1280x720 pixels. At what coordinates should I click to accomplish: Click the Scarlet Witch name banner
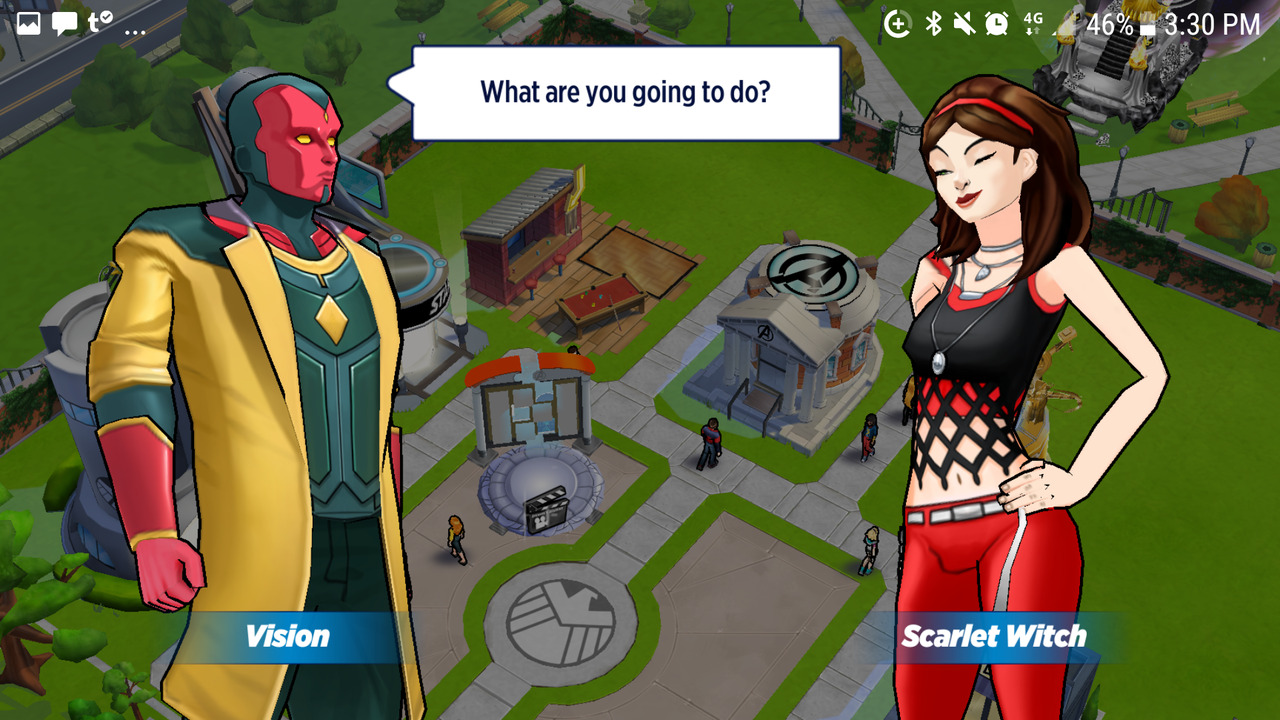click(x=993, y=636)
